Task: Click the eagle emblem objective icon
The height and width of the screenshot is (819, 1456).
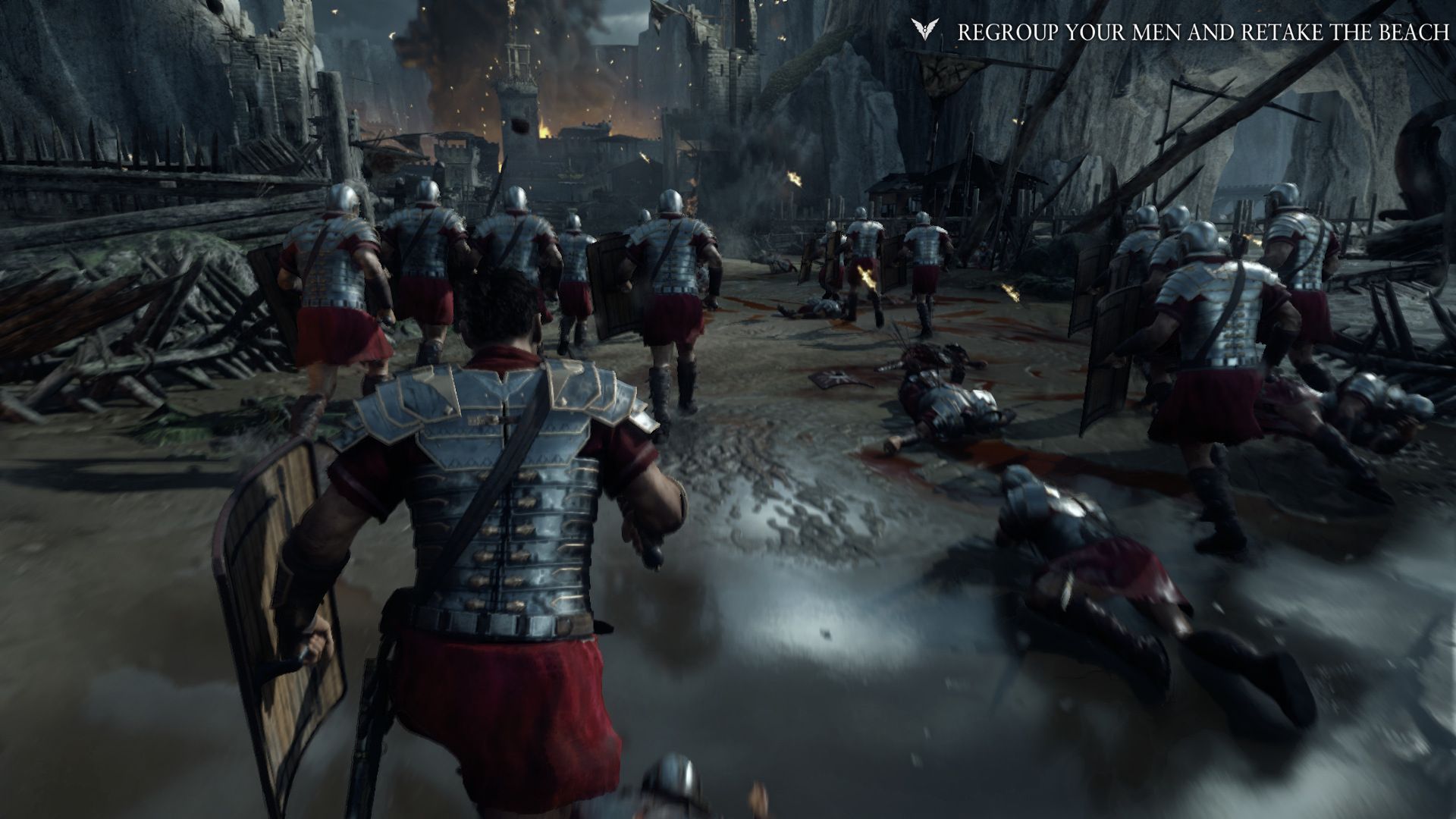Action: tap(923, 30)
